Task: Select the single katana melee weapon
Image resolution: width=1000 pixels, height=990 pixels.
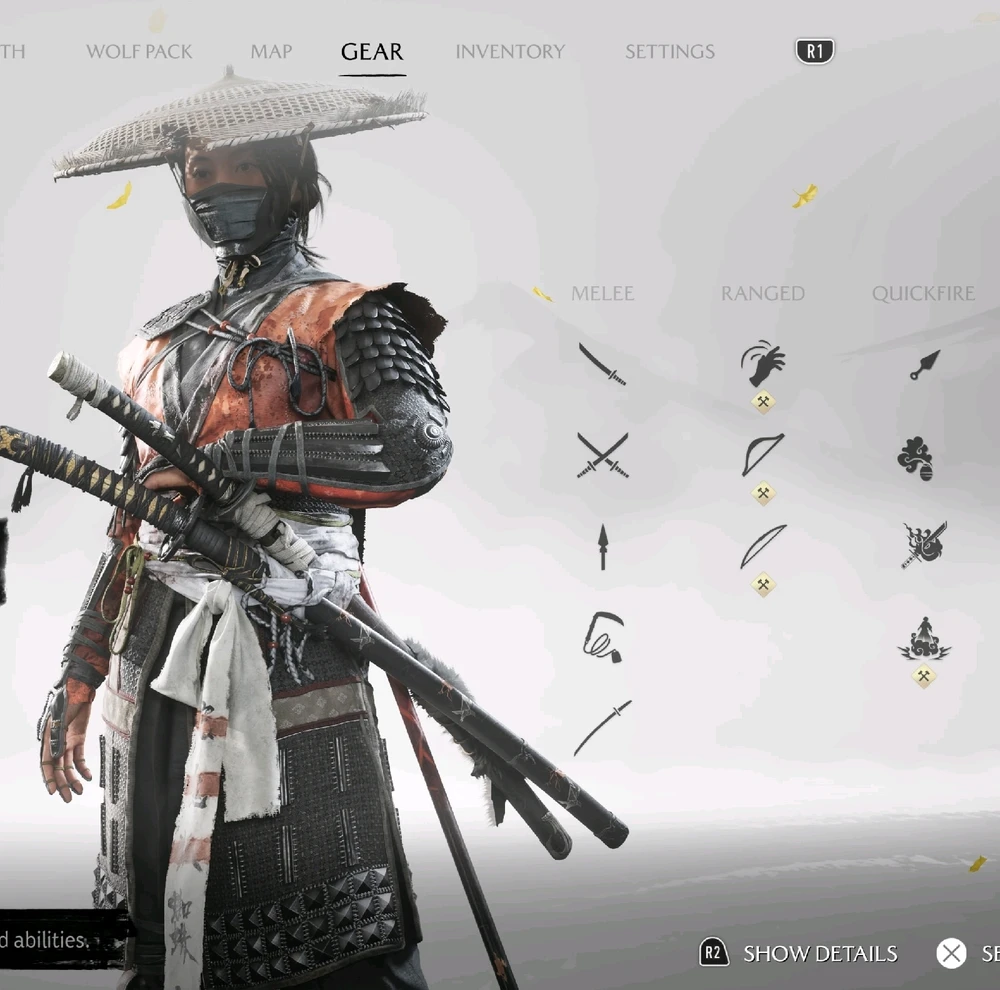Action: pos(603,364)
